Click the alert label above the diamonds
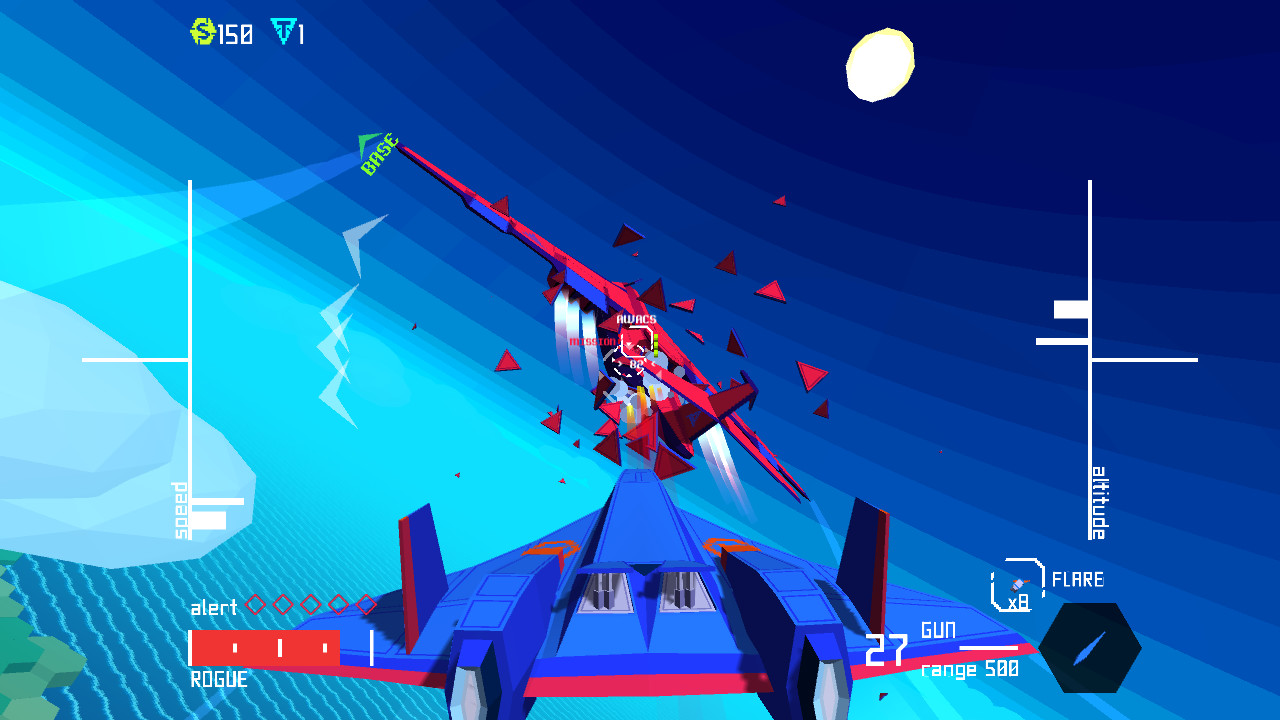1280x720 pixels. (213, 607)
